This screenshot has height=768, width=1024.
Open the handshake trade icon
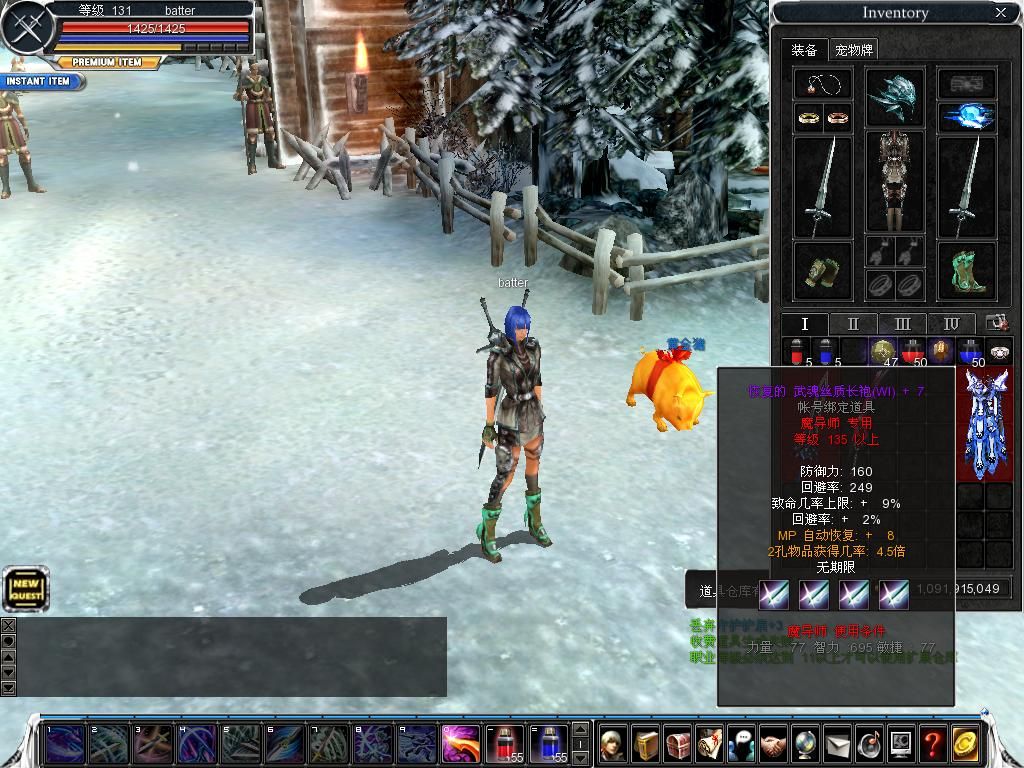click(x=772, y=744)
